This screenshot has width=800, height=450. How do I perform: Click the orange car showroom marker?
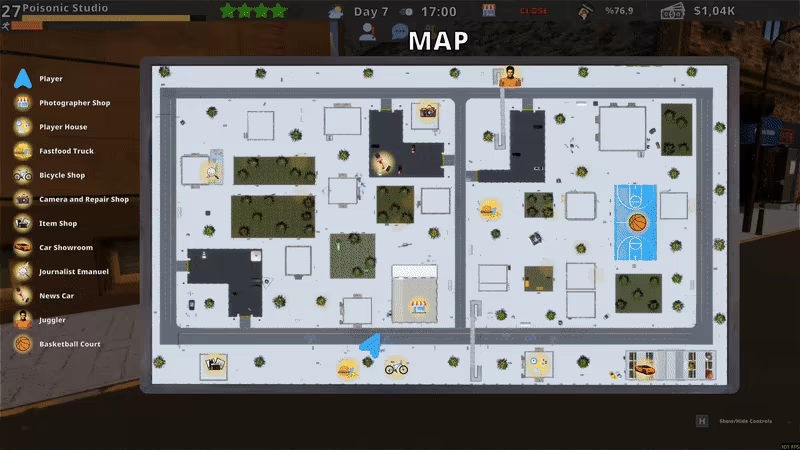tap(647, 368)
